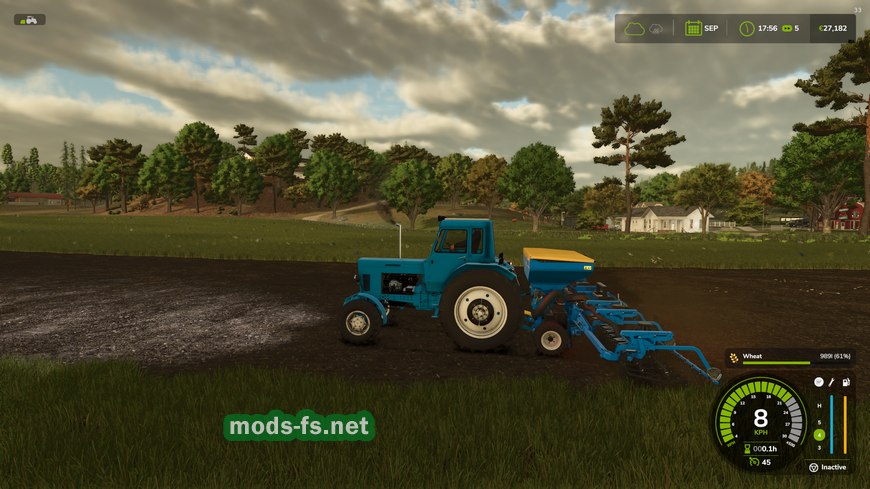Click the green time scale icon

(785, 28)
